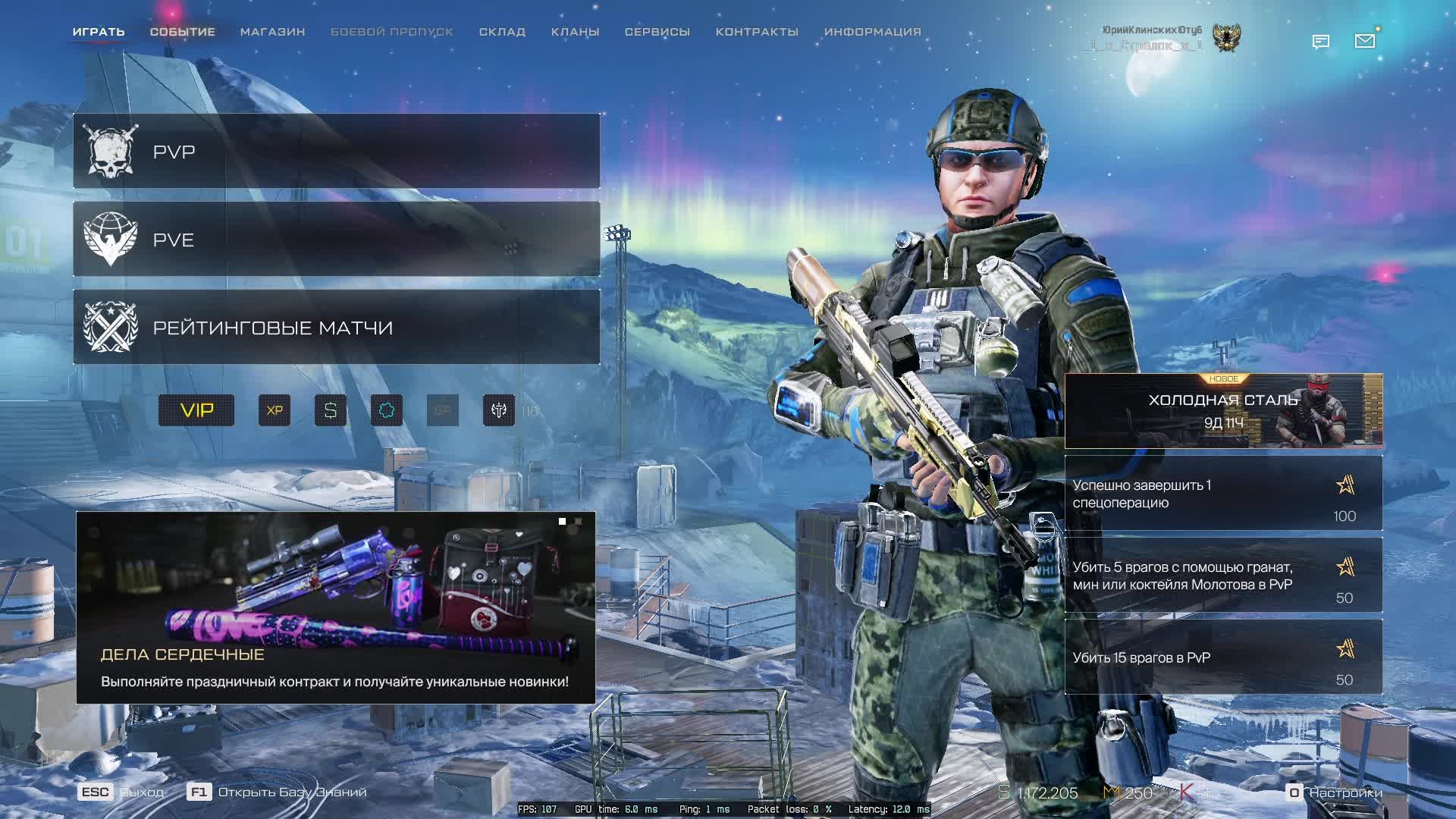Open the player profile emblem
Image resolution: width=1456 pixels, height=819 pixels.
(1226, 38)
